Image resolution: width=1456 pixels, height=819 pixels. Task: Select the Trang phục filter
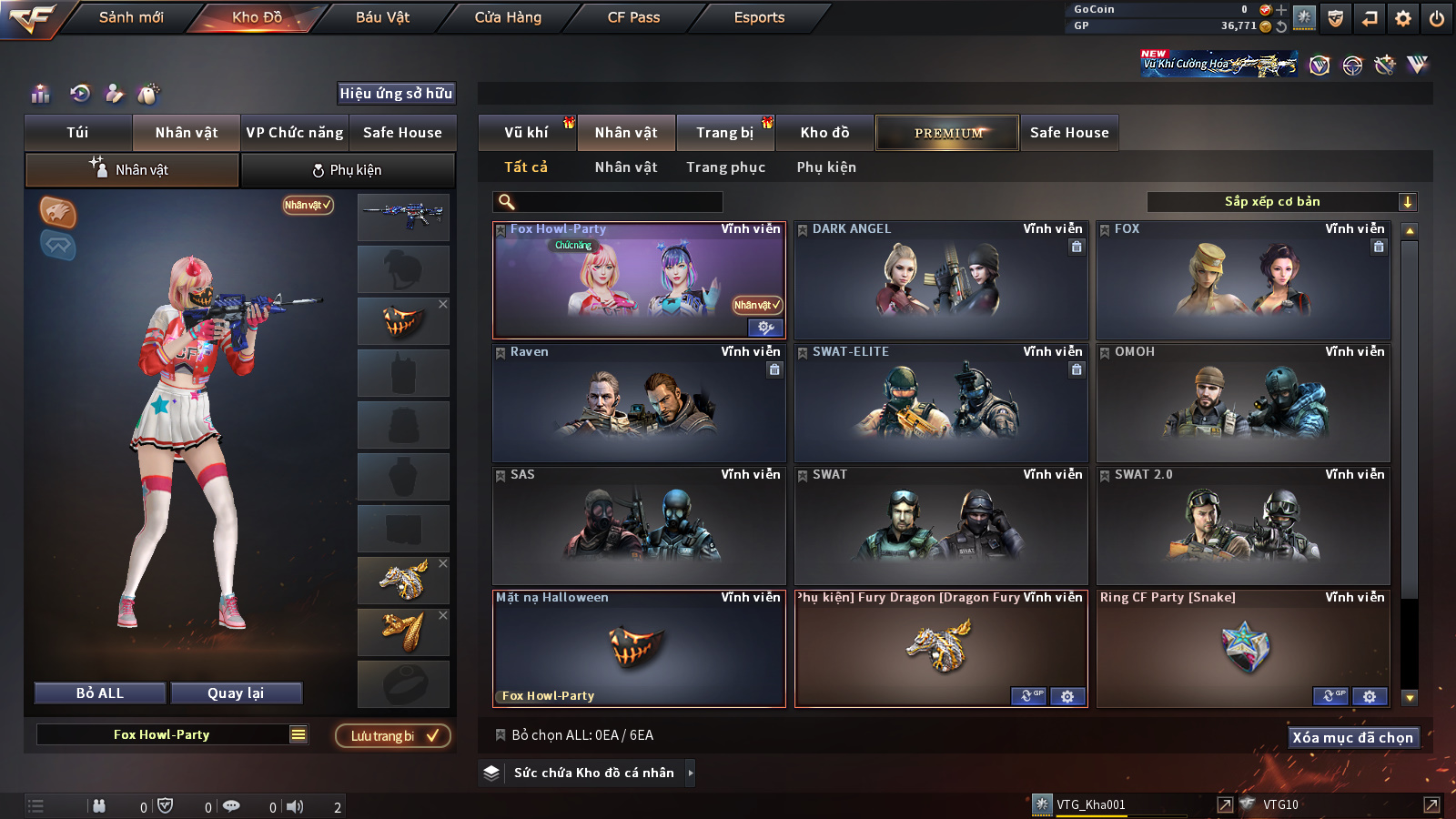coord(725,167)
